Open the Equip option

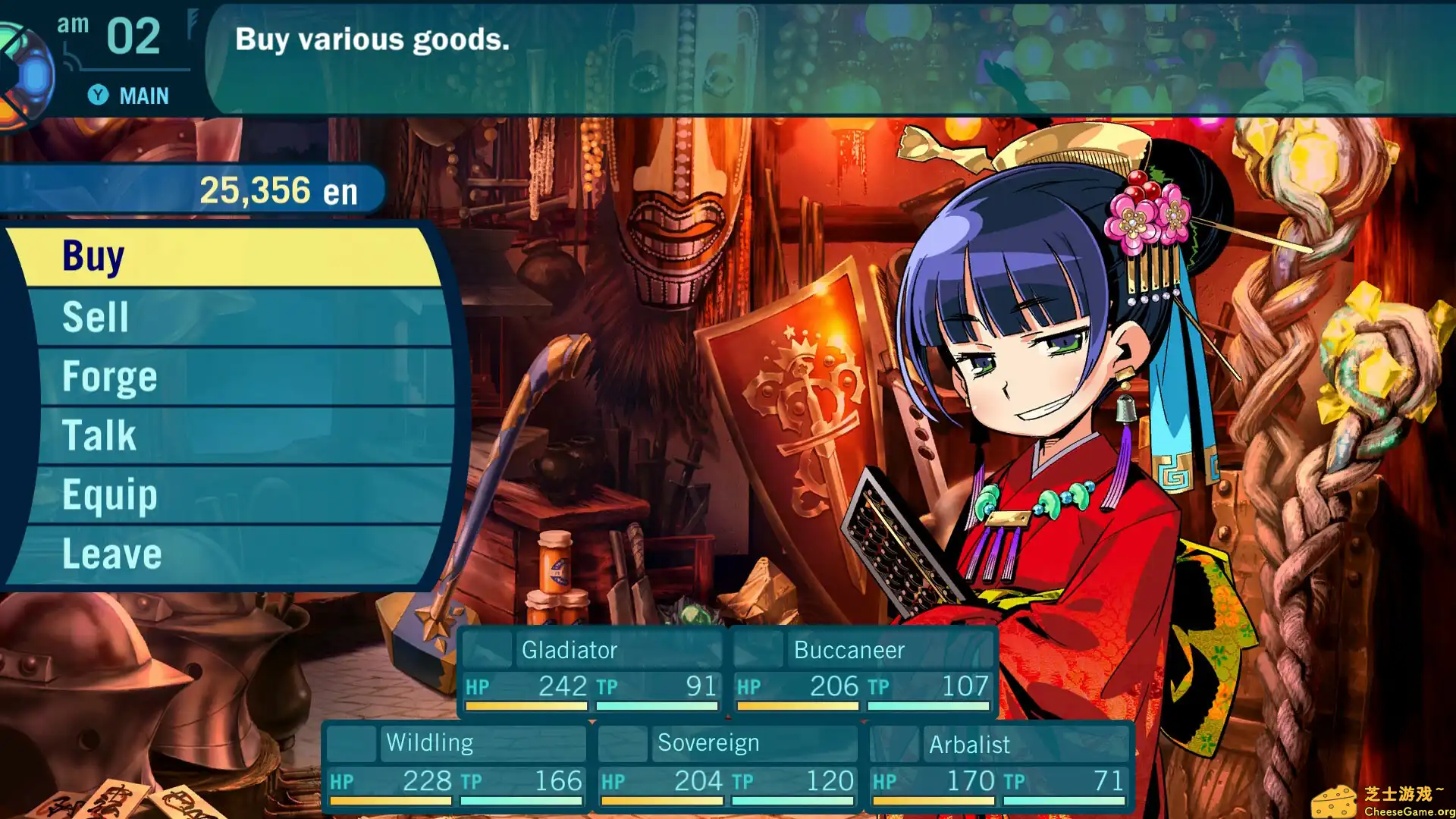tap(108, 494)
